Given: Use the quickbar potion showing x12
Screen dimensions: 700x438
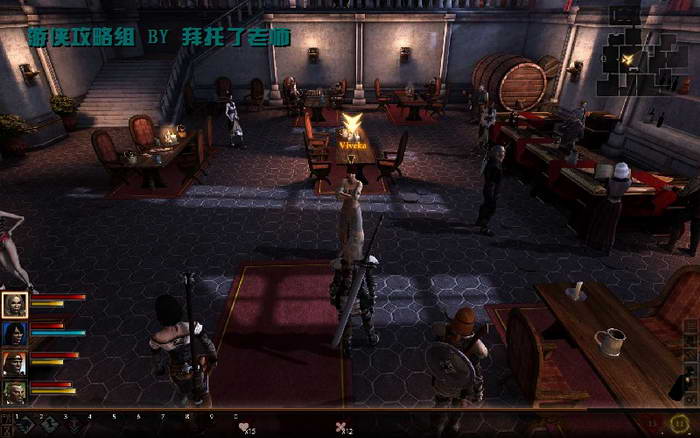Looking at the screenshot, I should [341, 427].
